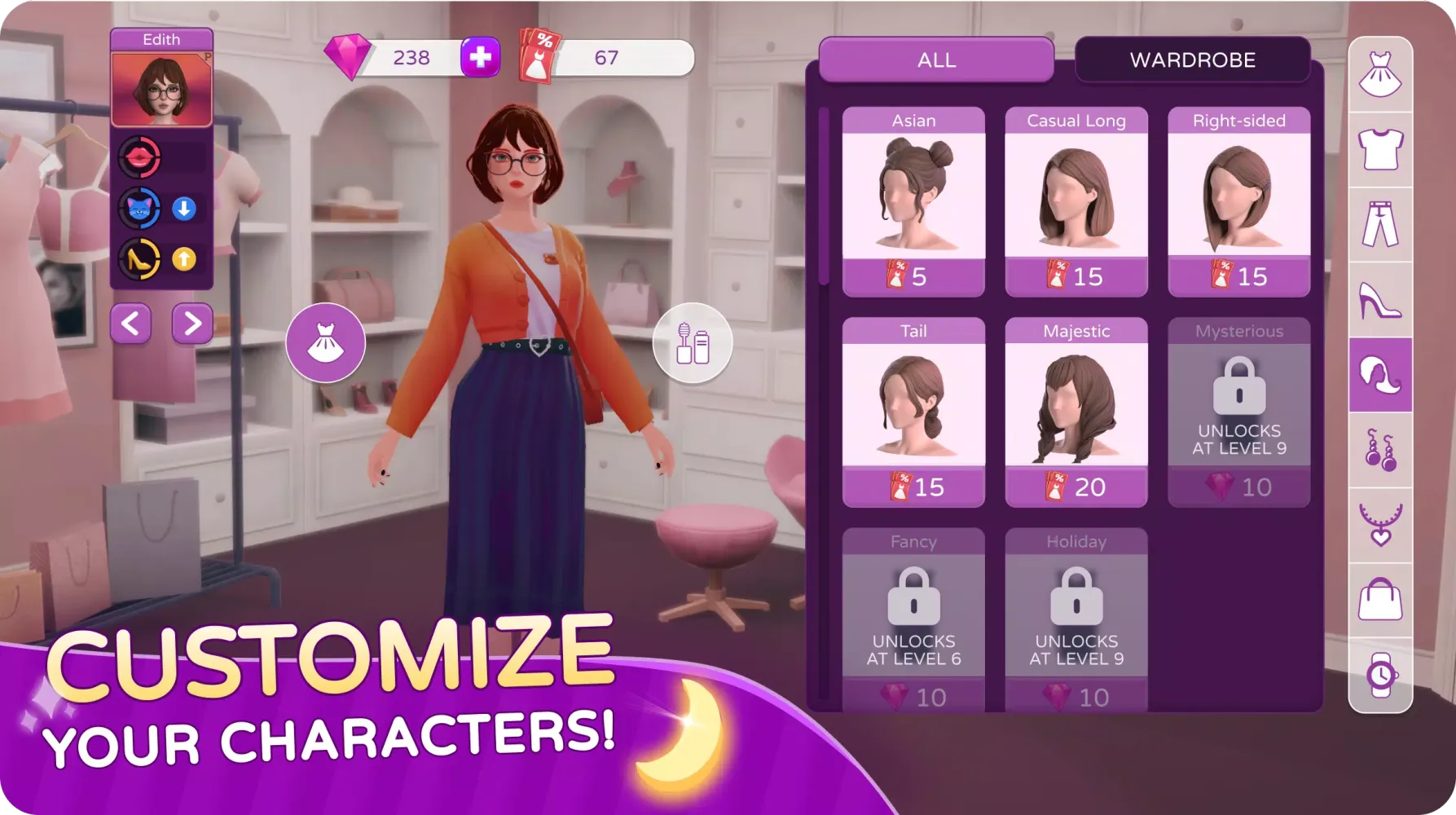
Task: Switch to the ALL tab
Action: pyautogui.click(x=937, y=59)
